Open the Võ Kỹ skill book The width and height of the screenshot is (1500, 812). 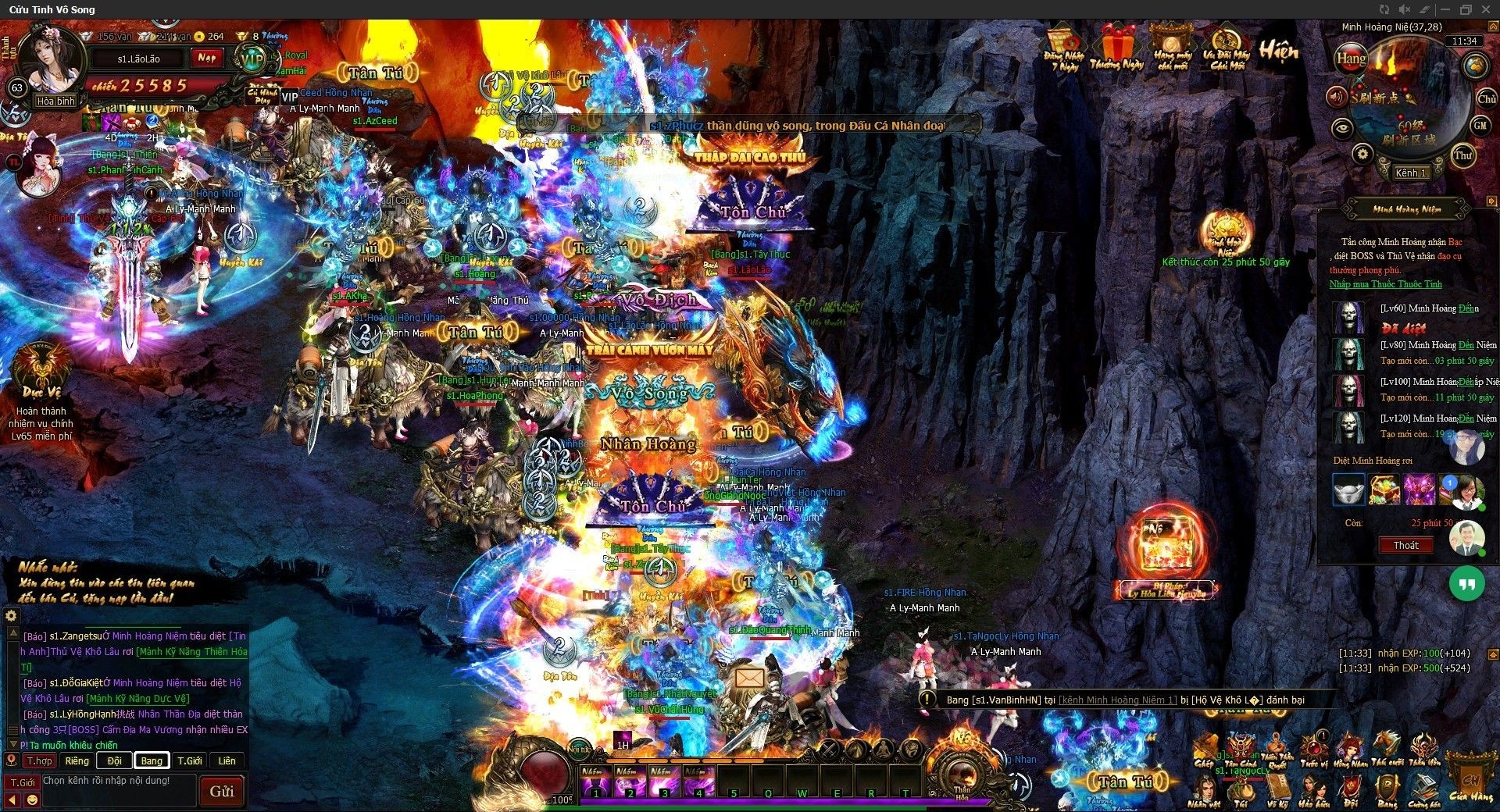(1277, 789)
